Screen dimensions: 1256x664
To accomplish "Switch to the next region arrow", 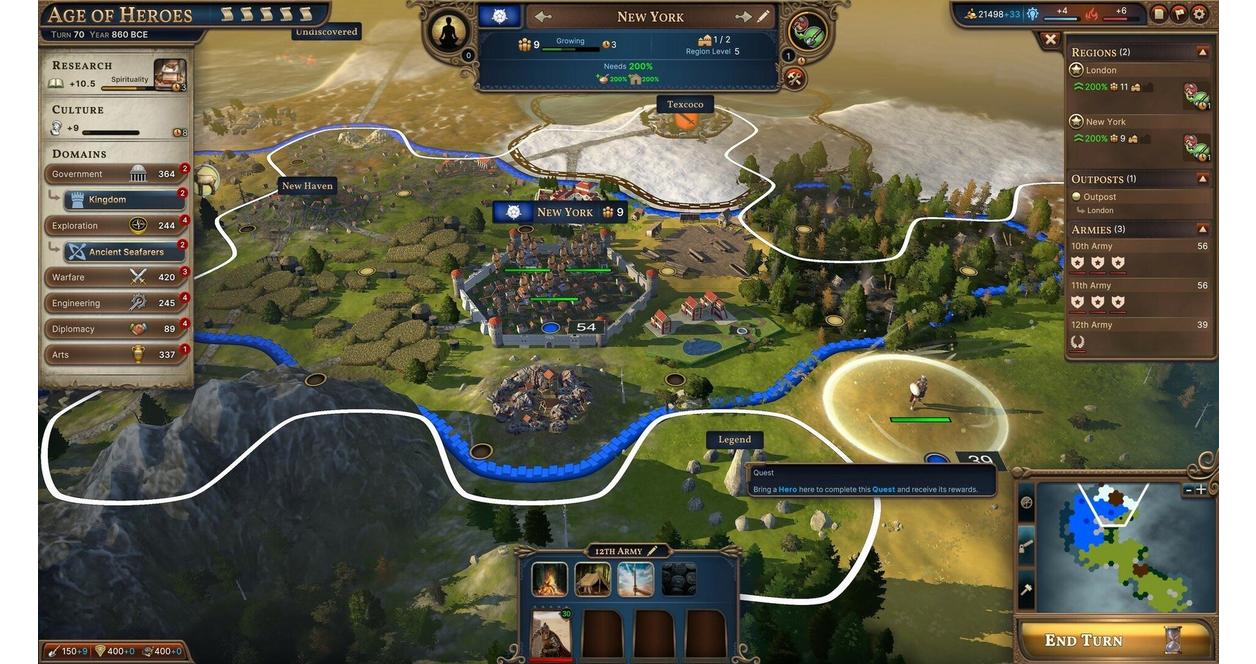I will (x=743, y=17).
